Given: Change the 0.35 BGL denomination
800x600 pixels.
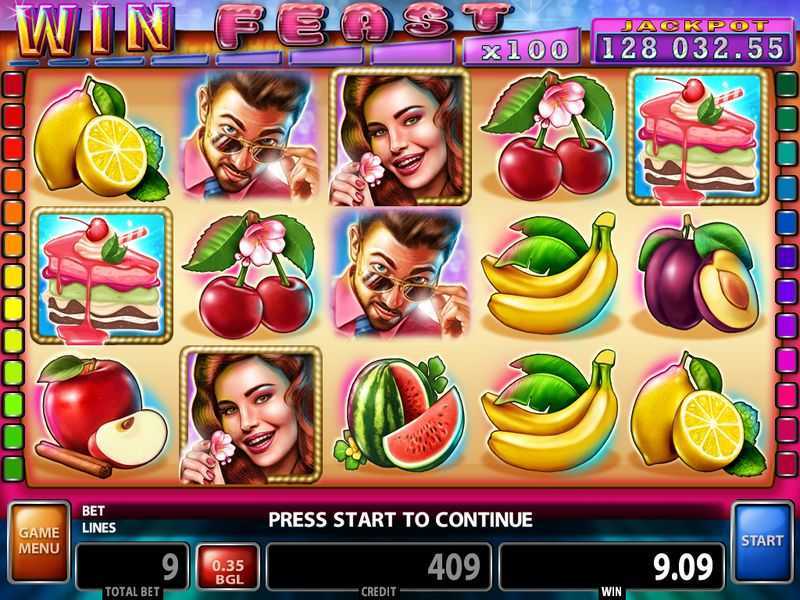Looking at the screenshot, I should coord(229,566).
